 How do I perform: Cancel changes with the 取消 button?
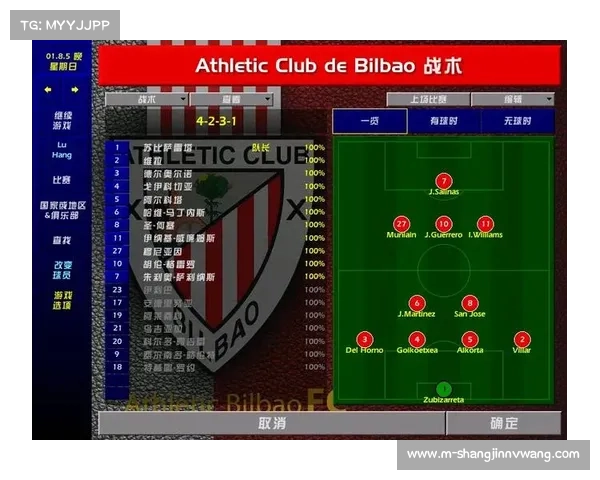coord(272,424)
